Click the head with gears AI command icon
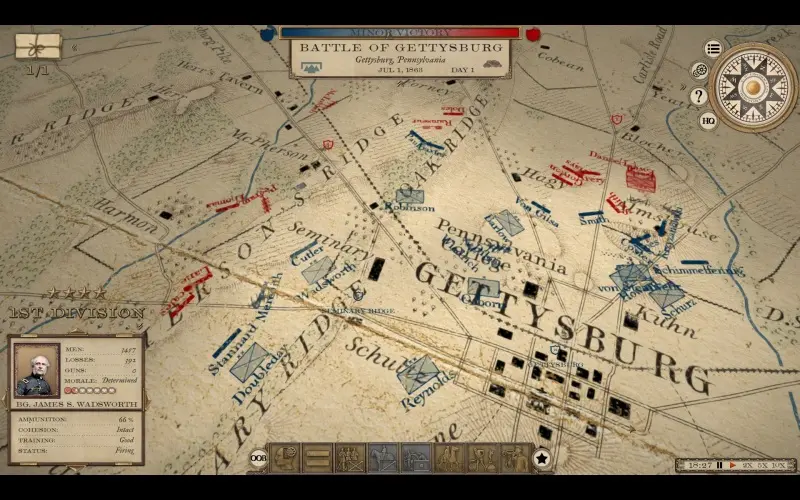 pyautogui.click(x=286, y=458)
